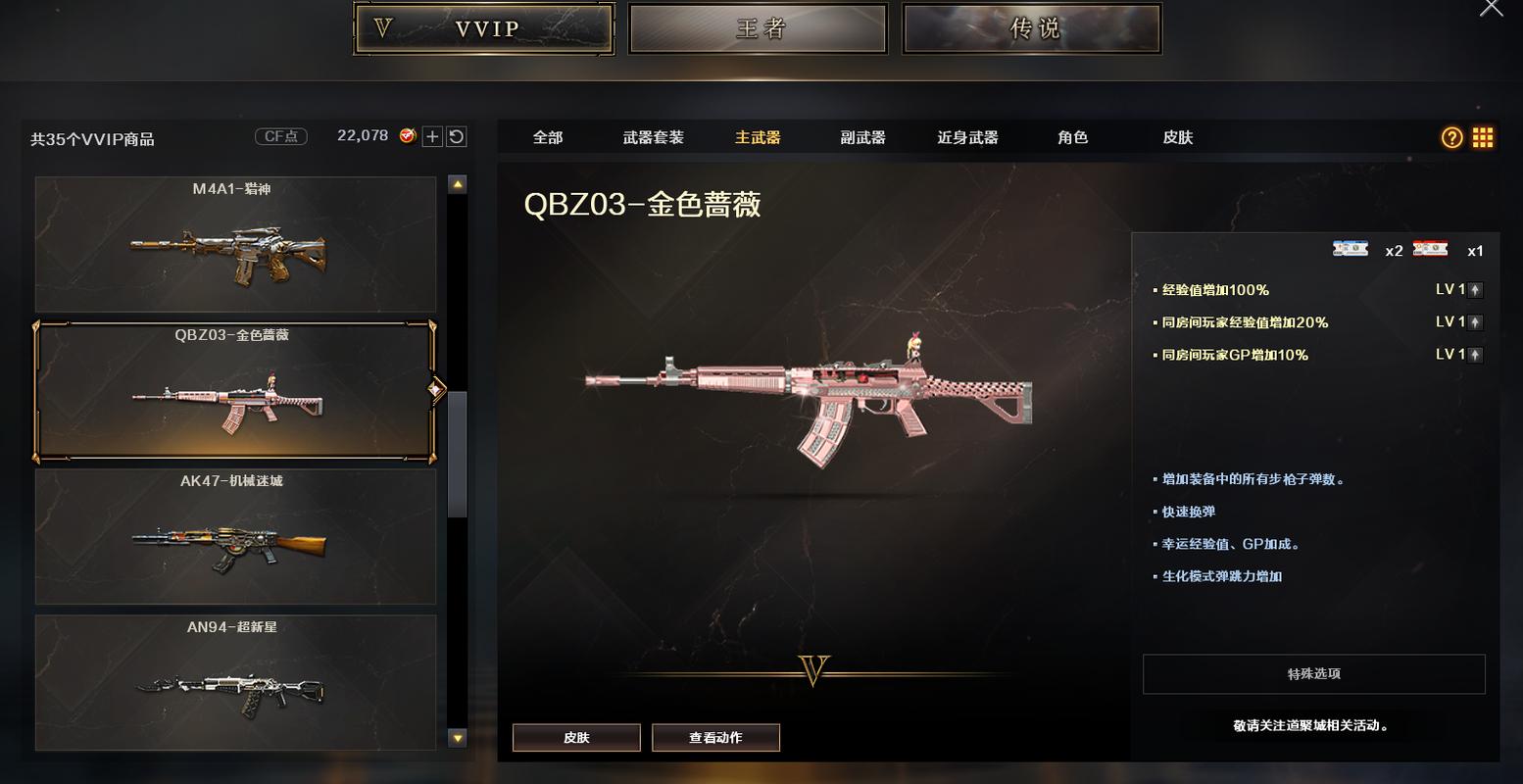Expand the weapon list with down scroll arrow

456,736
